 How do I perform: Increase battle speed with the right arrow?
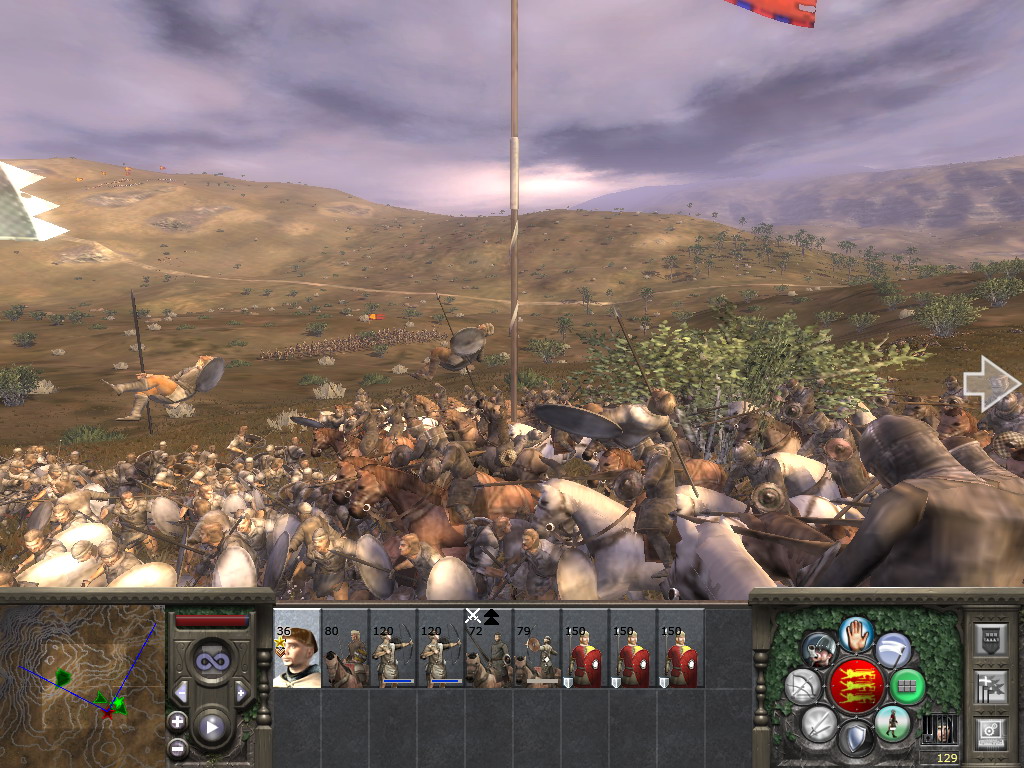coord(241,692)
